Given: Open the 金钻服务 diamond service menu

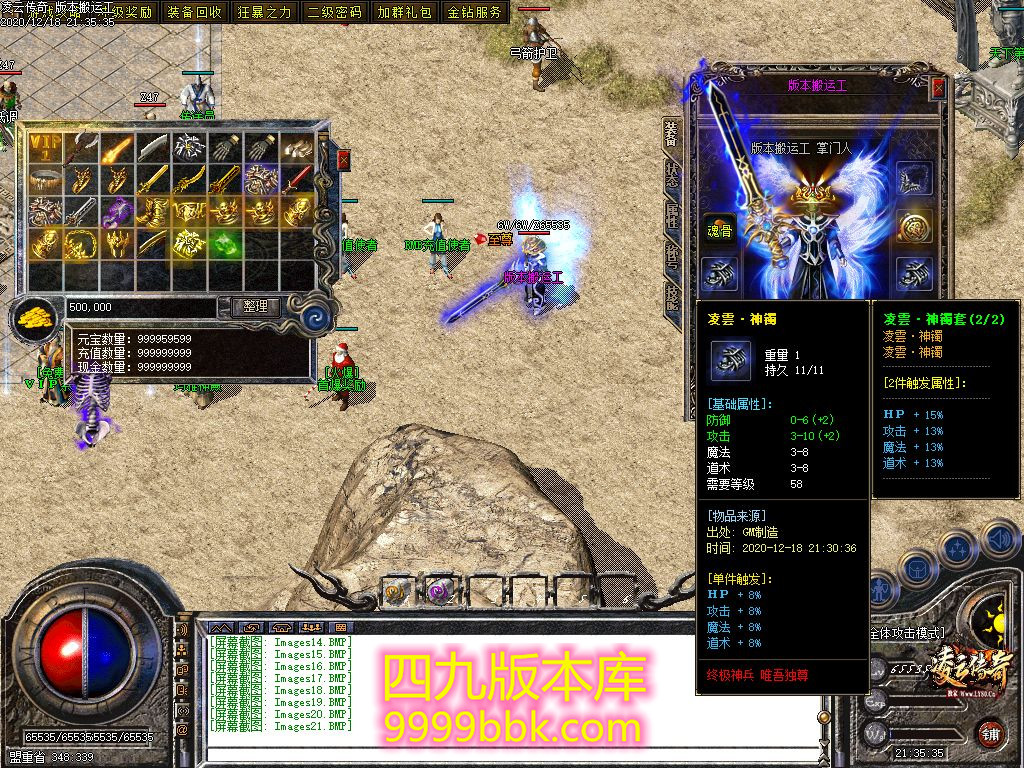Looking at the screenshot, I should (475, 12).
